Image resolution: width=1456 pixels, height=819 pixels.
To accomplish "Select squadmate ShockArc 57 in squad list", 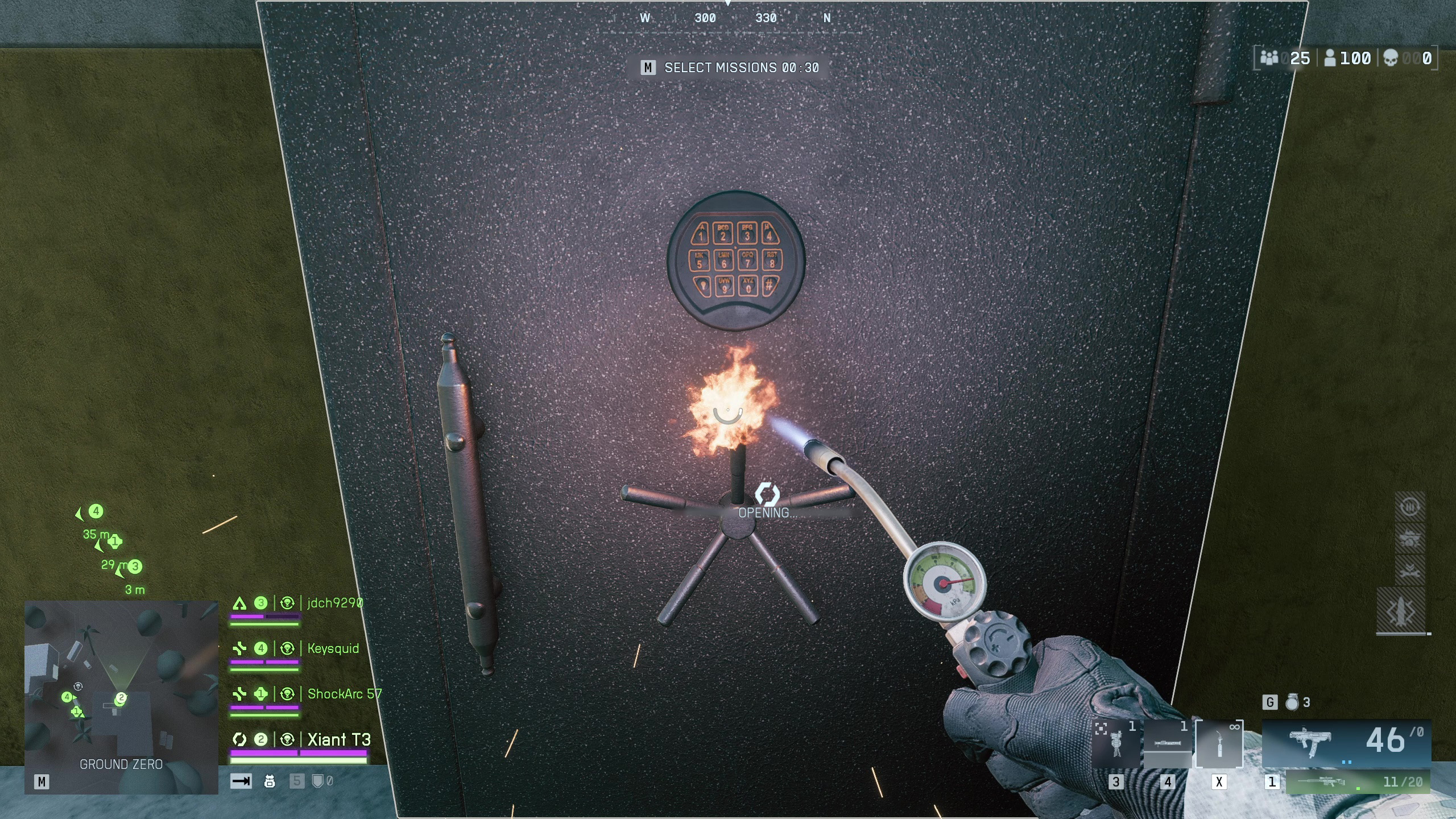I will [344, 694].
